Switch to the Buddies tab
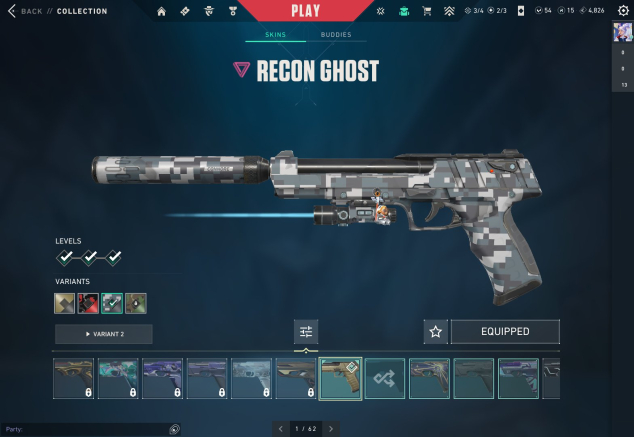The image size is (634, 437). pos(336,34)
